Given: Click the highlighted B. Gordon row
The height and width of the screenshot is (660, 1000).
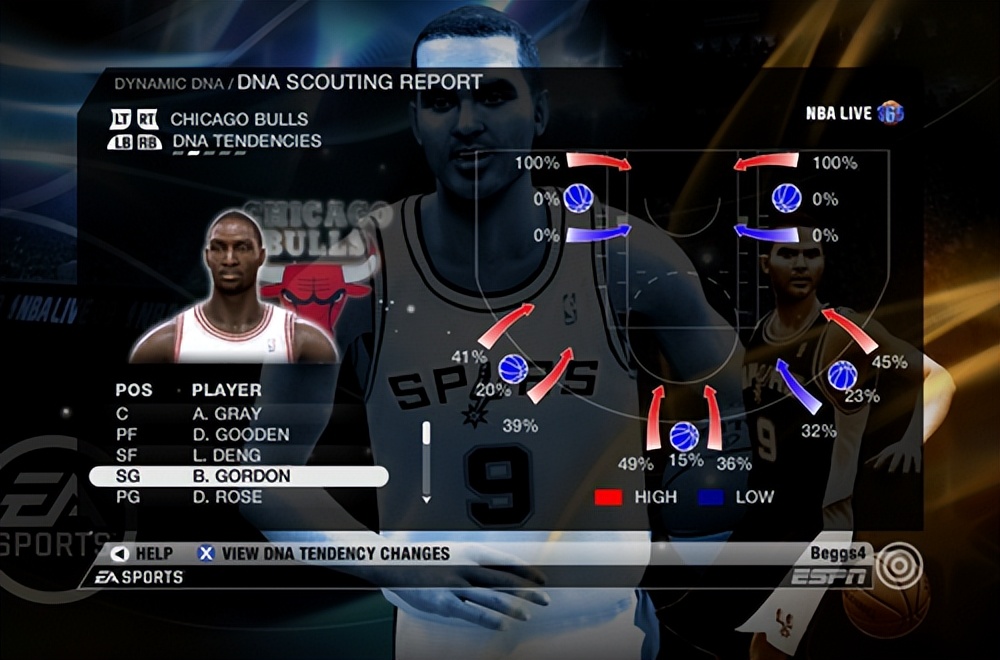Looking at the screenshot, I should click(x=238, y=476).
